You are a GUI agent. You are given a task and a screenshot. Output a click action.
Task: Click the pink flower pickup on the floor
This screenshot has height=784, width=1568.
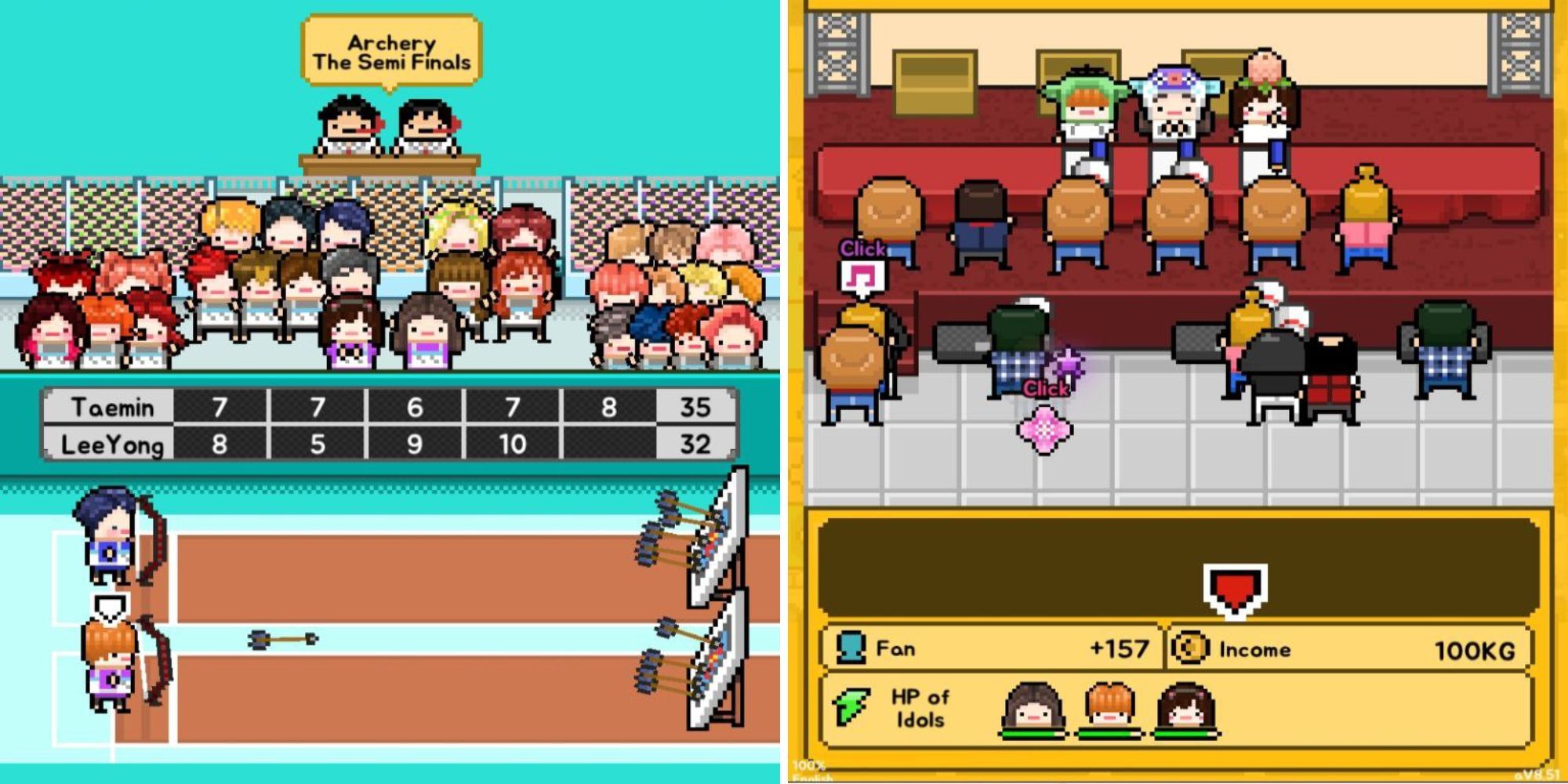(1044, 428)
